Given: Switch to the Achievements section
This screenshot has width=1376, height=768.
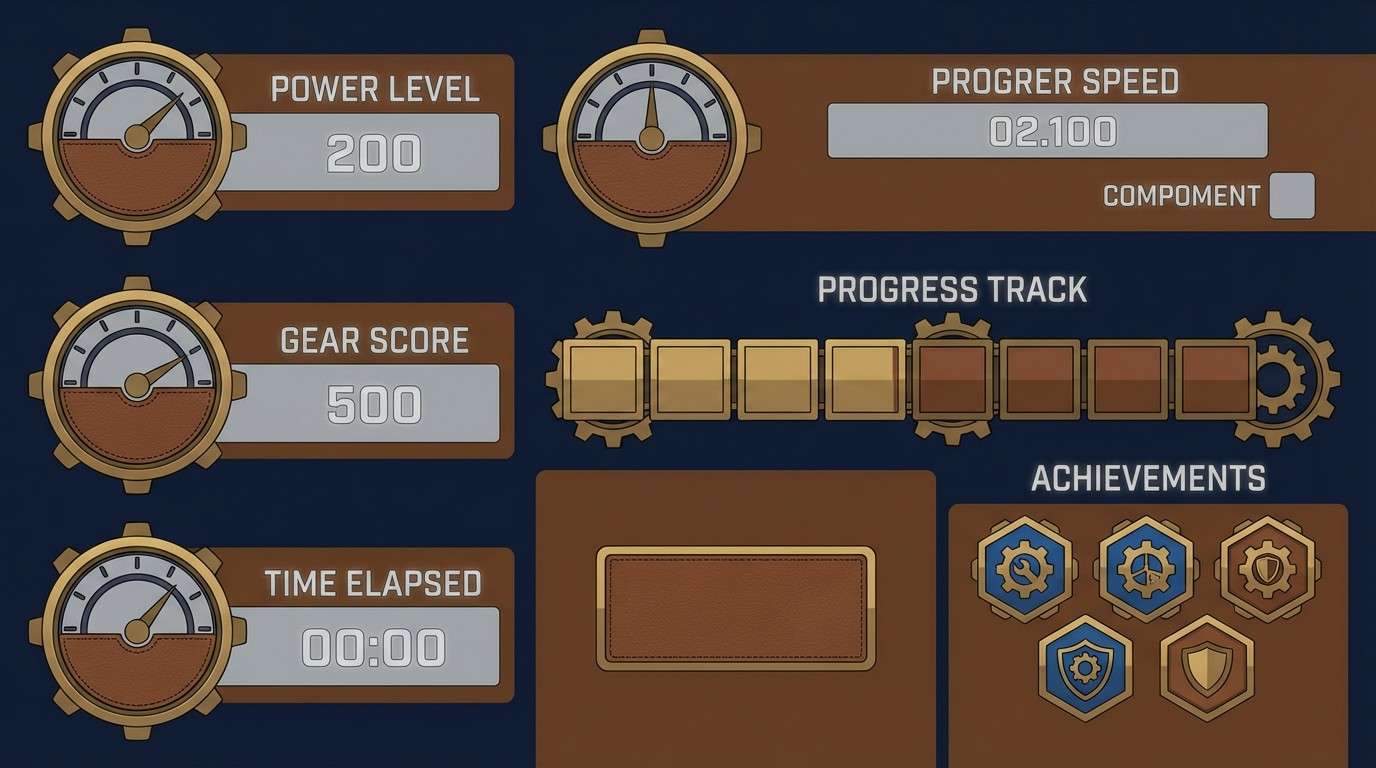Looking at the screenshot, I should point(1148,478).
